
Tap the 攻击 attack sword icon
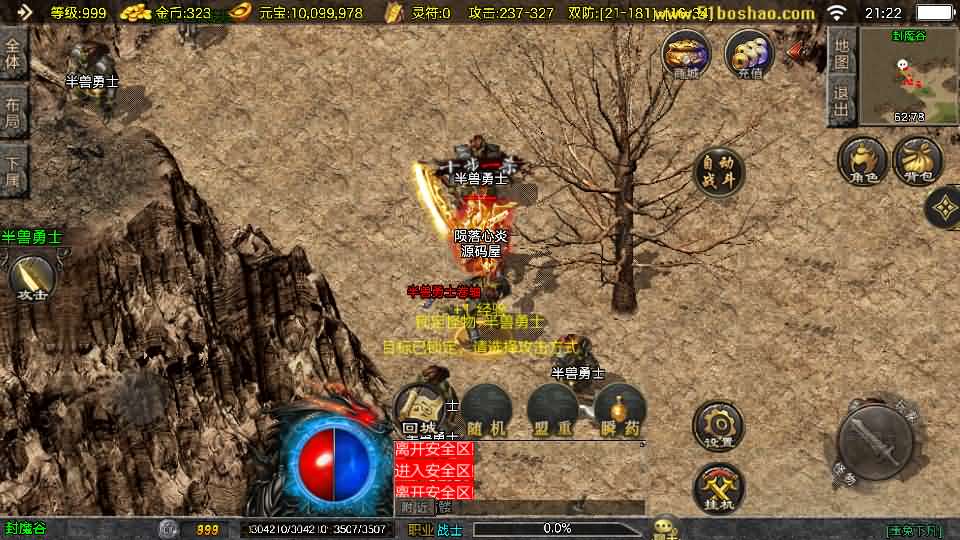click(32, 277)
